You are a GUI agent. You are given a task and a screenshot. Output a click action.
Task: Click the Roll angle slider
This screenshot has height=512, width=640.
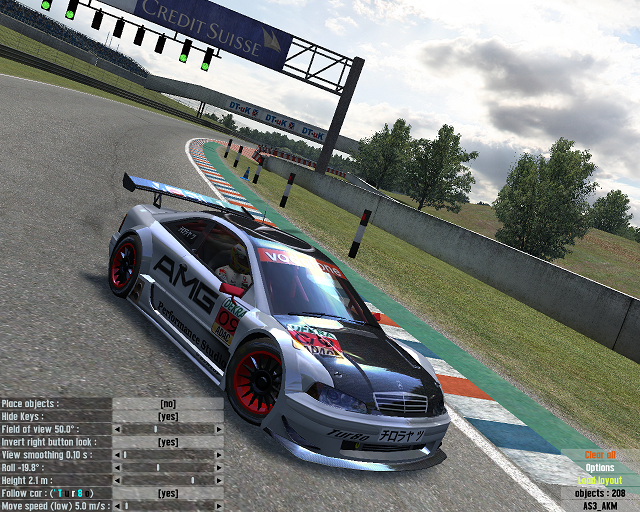[168, 468]
